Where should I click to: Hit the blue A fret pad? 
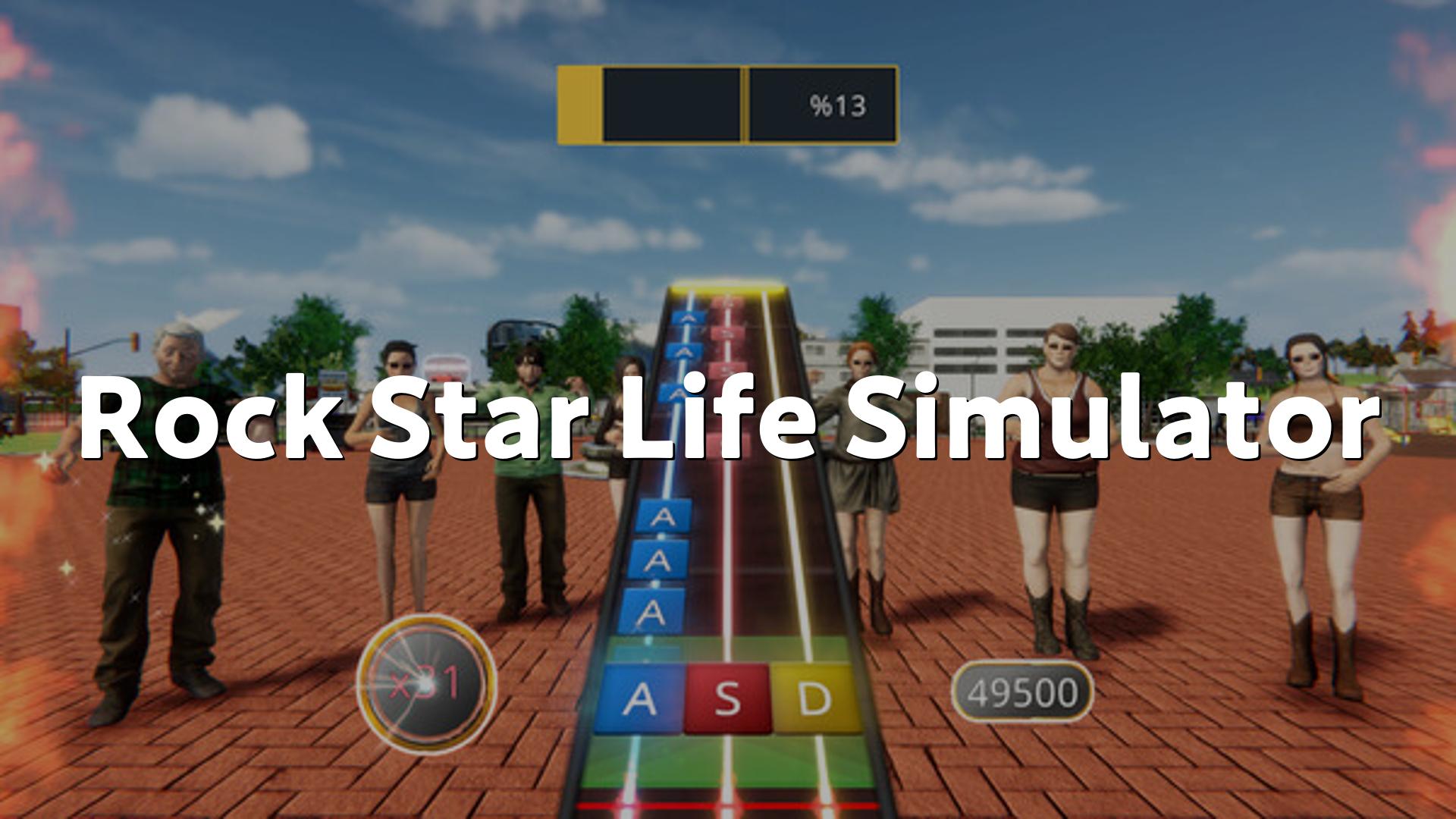tap(639, 699)
